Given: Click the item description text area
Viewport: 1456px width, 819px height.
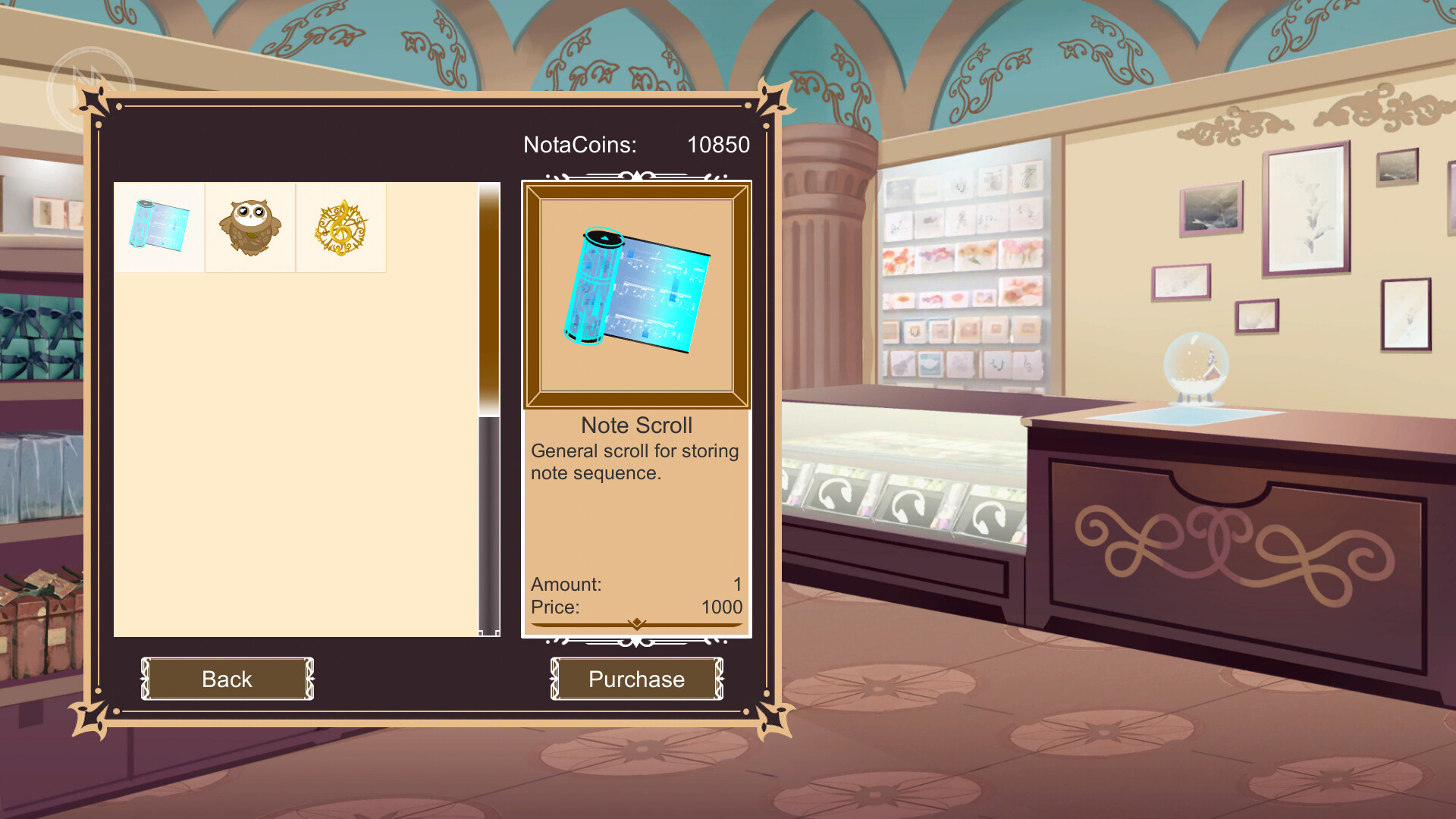Looking at the screenshot, I should click(x=635, y=461).
